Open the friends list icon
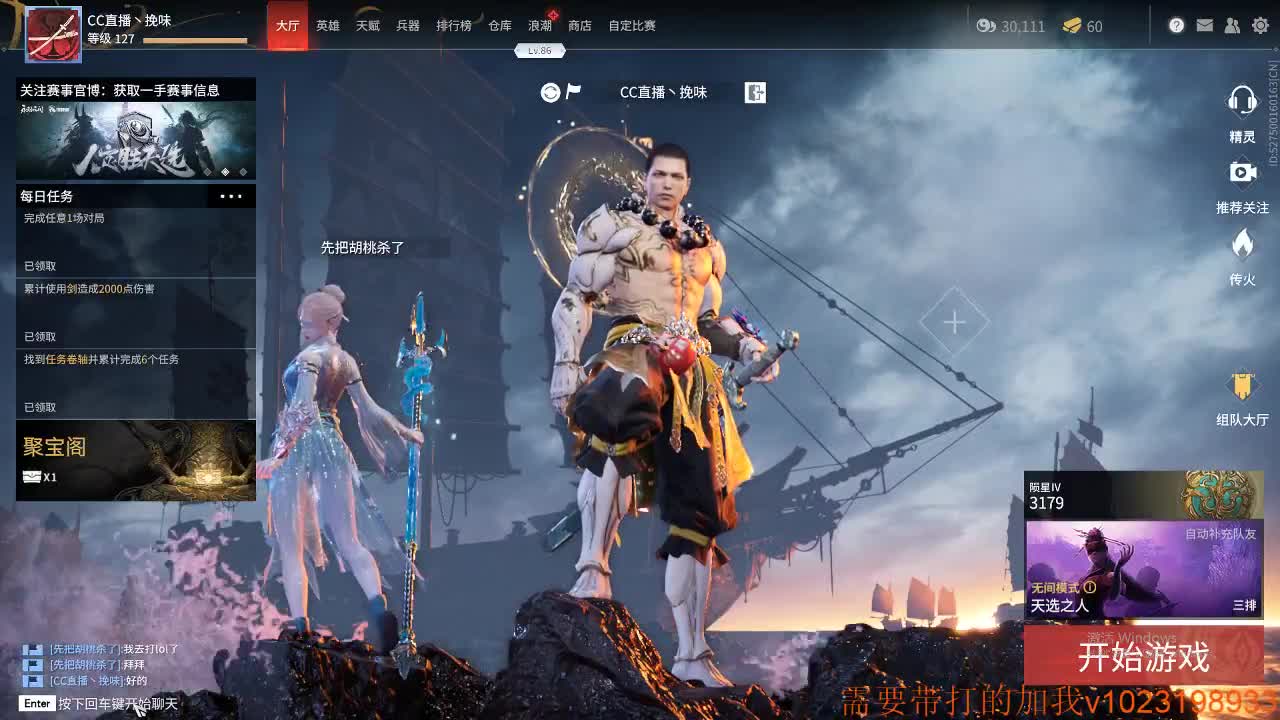 [x=1232, y=27]
